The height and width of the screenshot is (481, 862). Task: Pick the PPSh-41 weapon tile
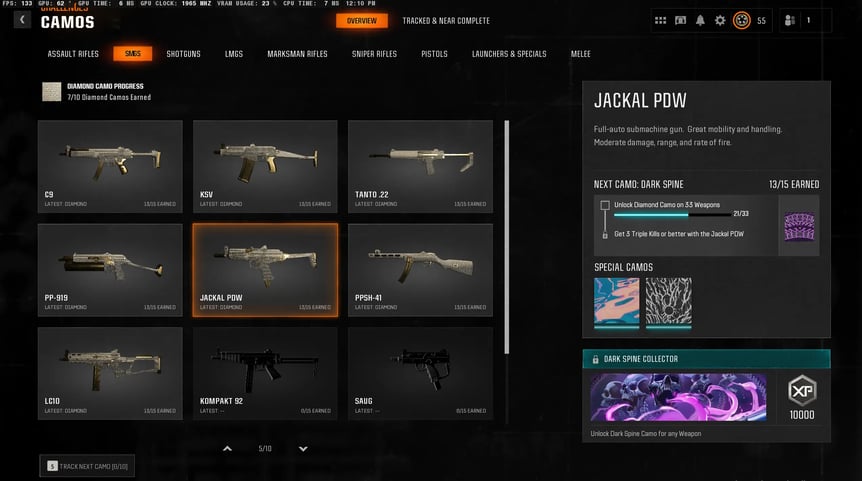(x=420, y=268)
